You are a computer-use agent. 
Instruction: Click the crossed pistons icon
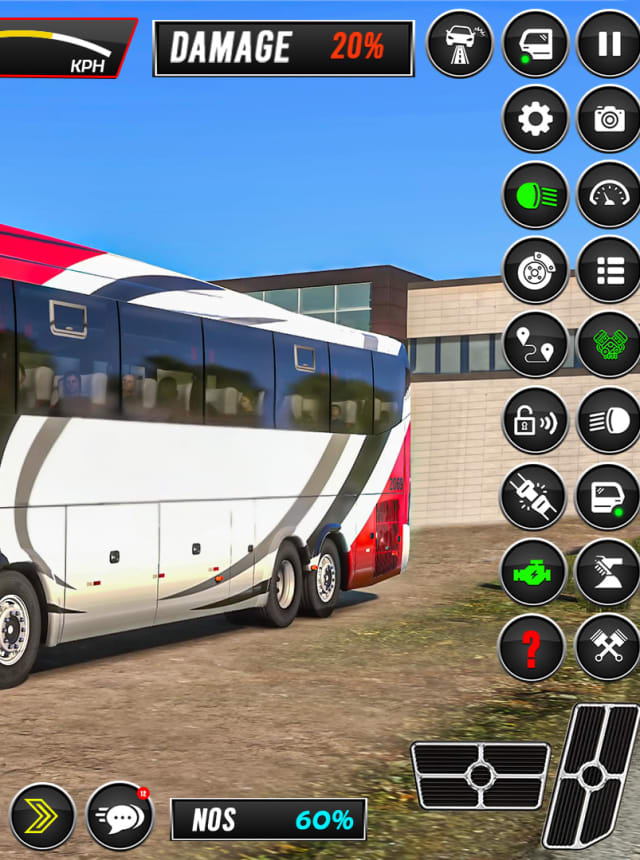click(x=608, y=648)
